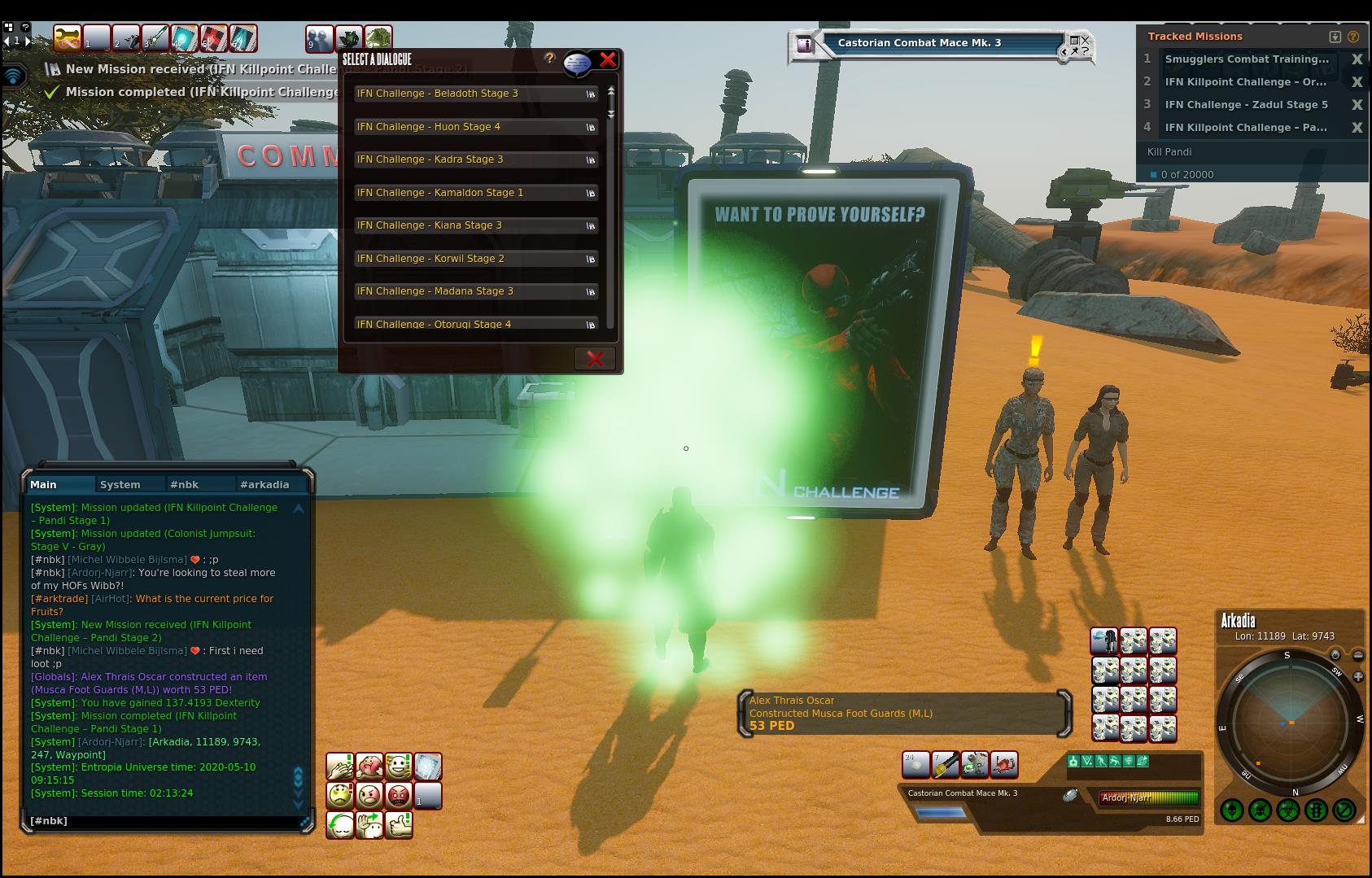Viewport: 1372px width, 878px height.
Task: Click the Castorian Combat Mace info icon
Action: [x=805, y=45]
